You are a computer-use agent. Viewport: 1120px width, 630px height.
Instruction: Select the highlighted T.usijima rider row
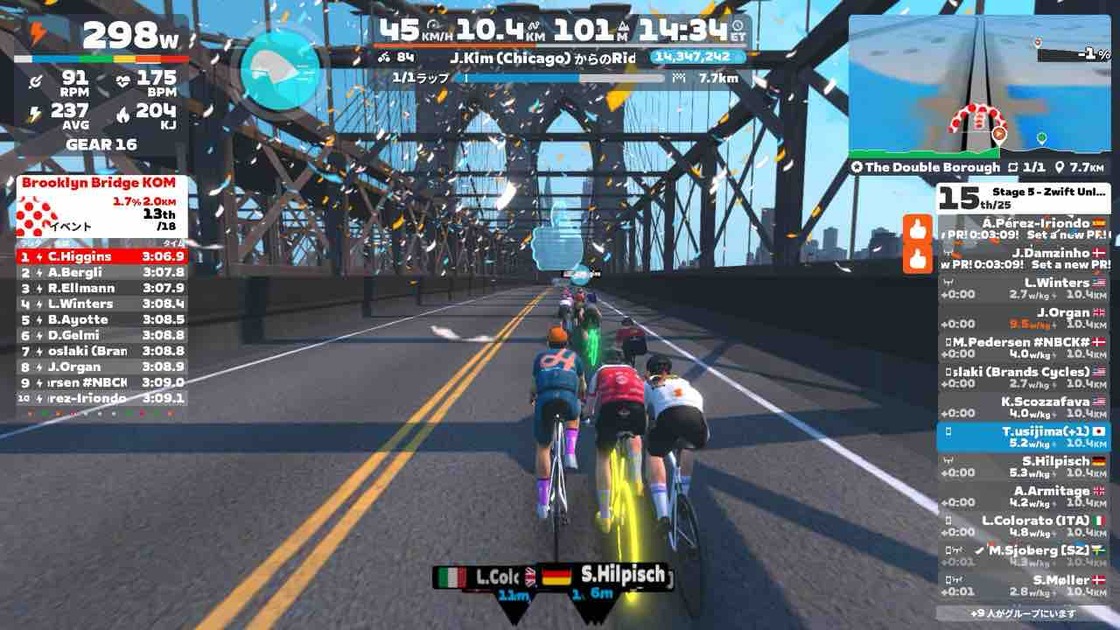pos(1024,437)
